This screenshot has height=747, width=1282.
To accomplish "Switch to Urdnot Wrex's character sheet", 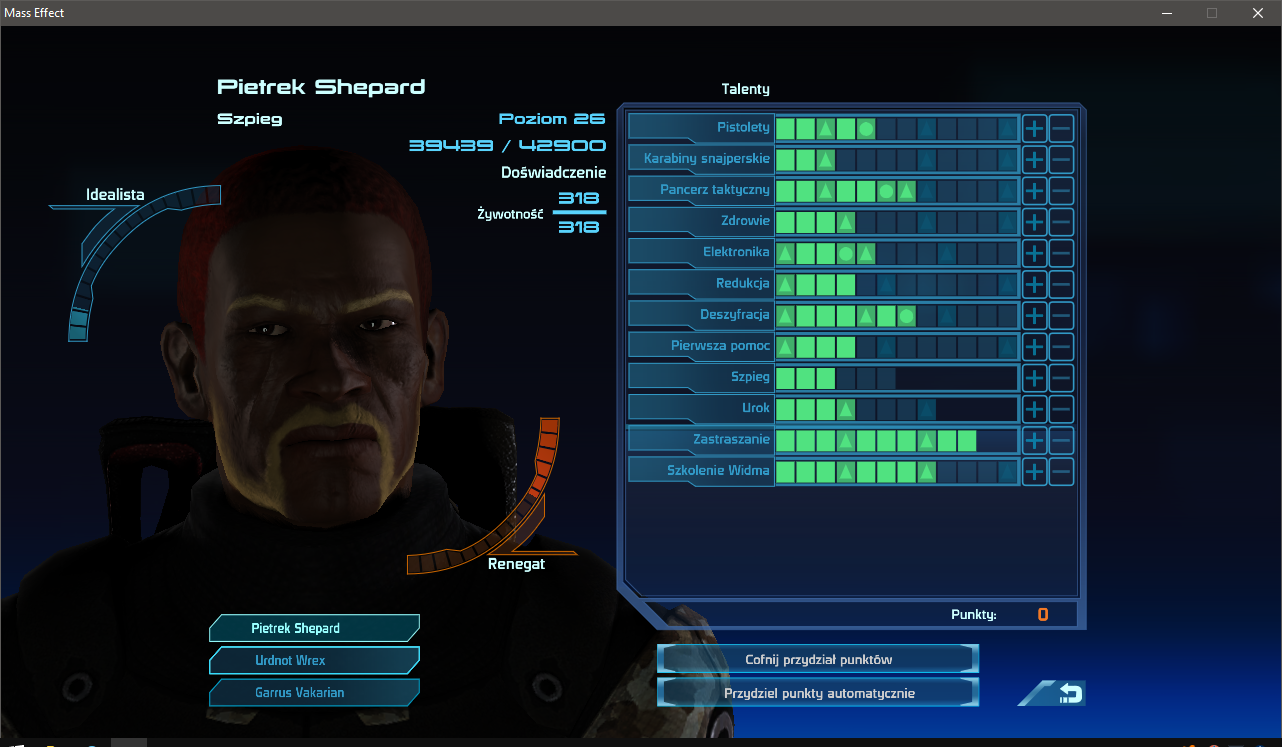I will 314,660.
